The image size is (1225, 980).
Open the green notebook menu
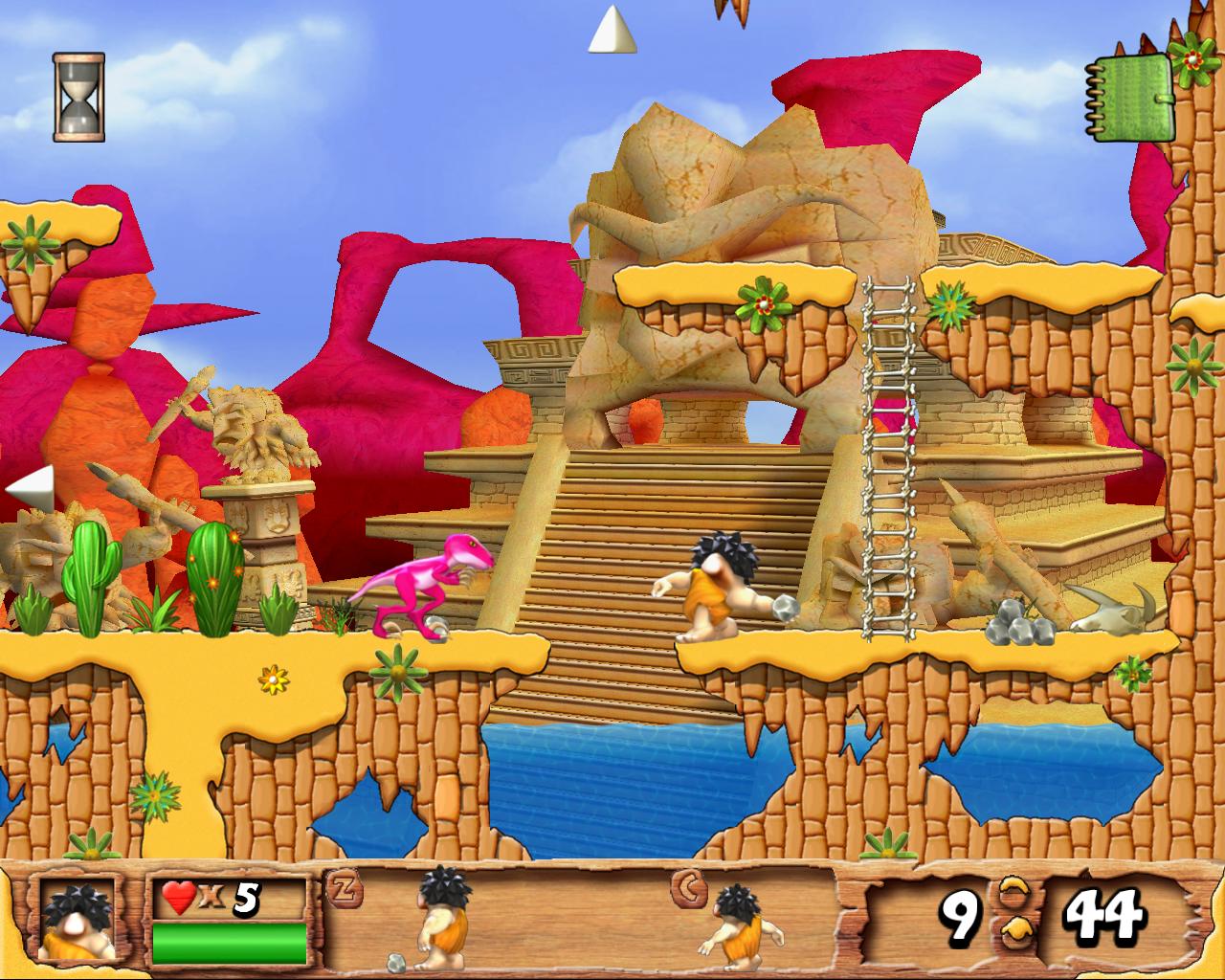pos(1130,97)
